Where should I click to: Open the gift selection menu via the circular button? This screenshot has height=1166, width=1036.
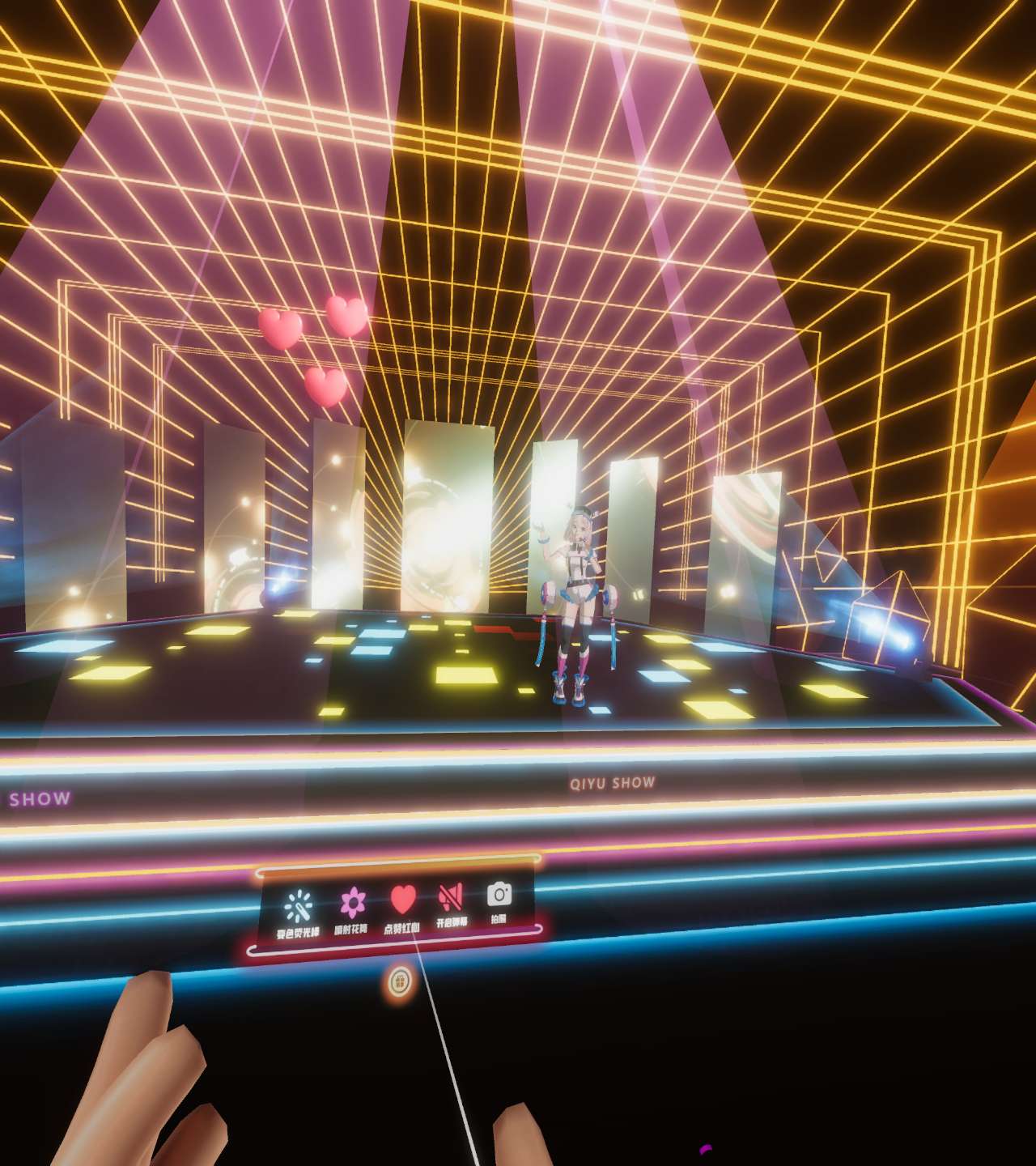point(400,981)
